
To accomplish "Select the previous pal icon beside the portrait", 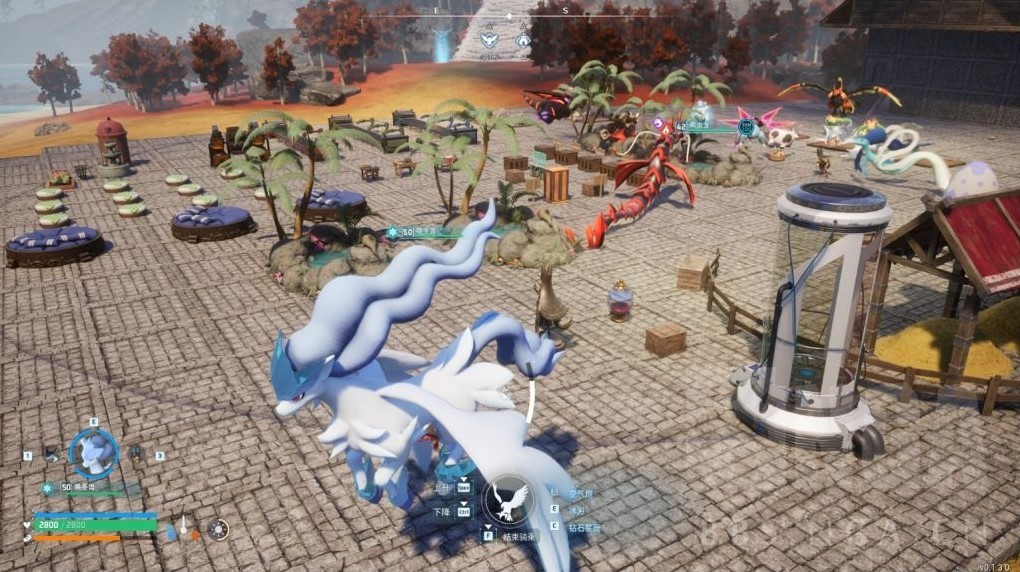I will 52,453.
